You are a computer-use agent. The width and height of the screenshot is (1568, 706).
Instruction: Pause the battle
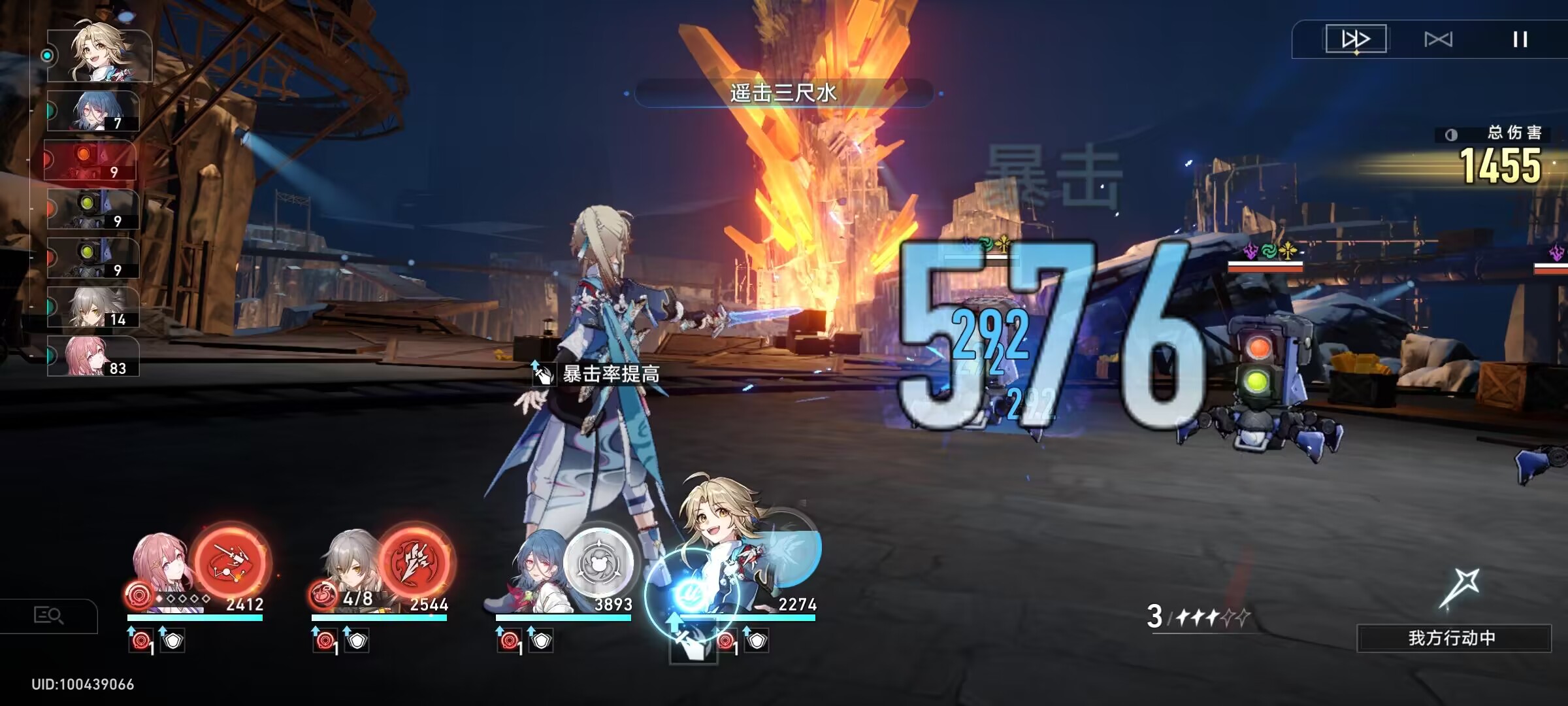tap(1520, 39)
